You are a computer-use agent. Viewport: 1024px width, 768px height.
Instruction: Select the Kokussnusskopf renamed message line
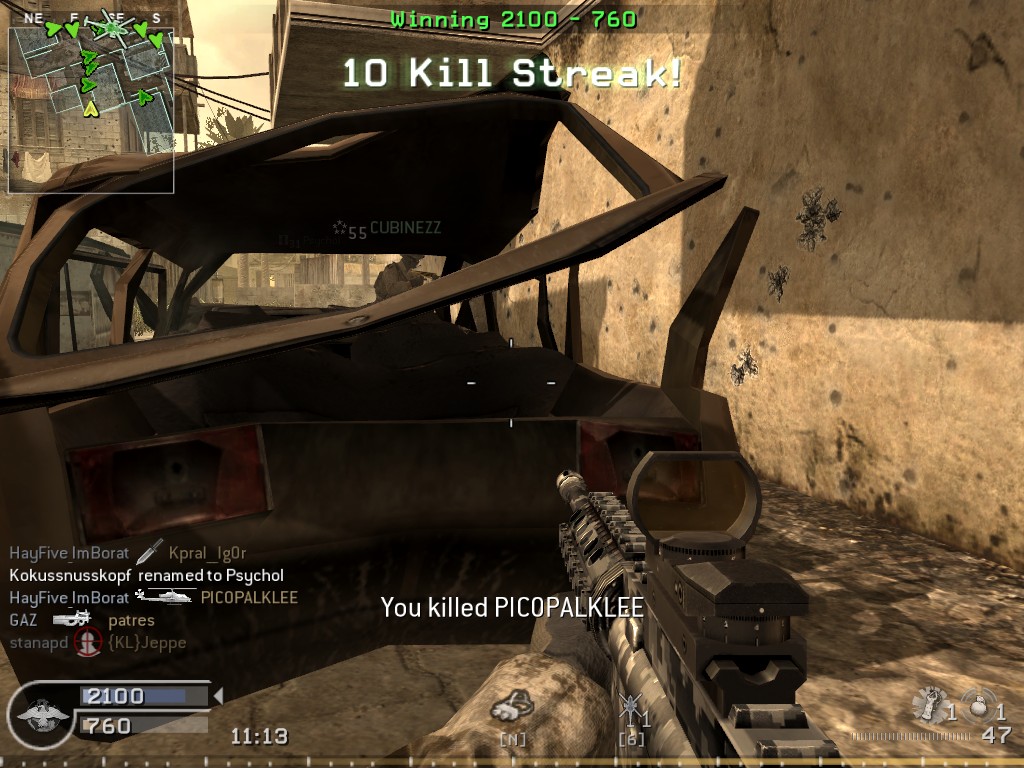click(146, 575)
